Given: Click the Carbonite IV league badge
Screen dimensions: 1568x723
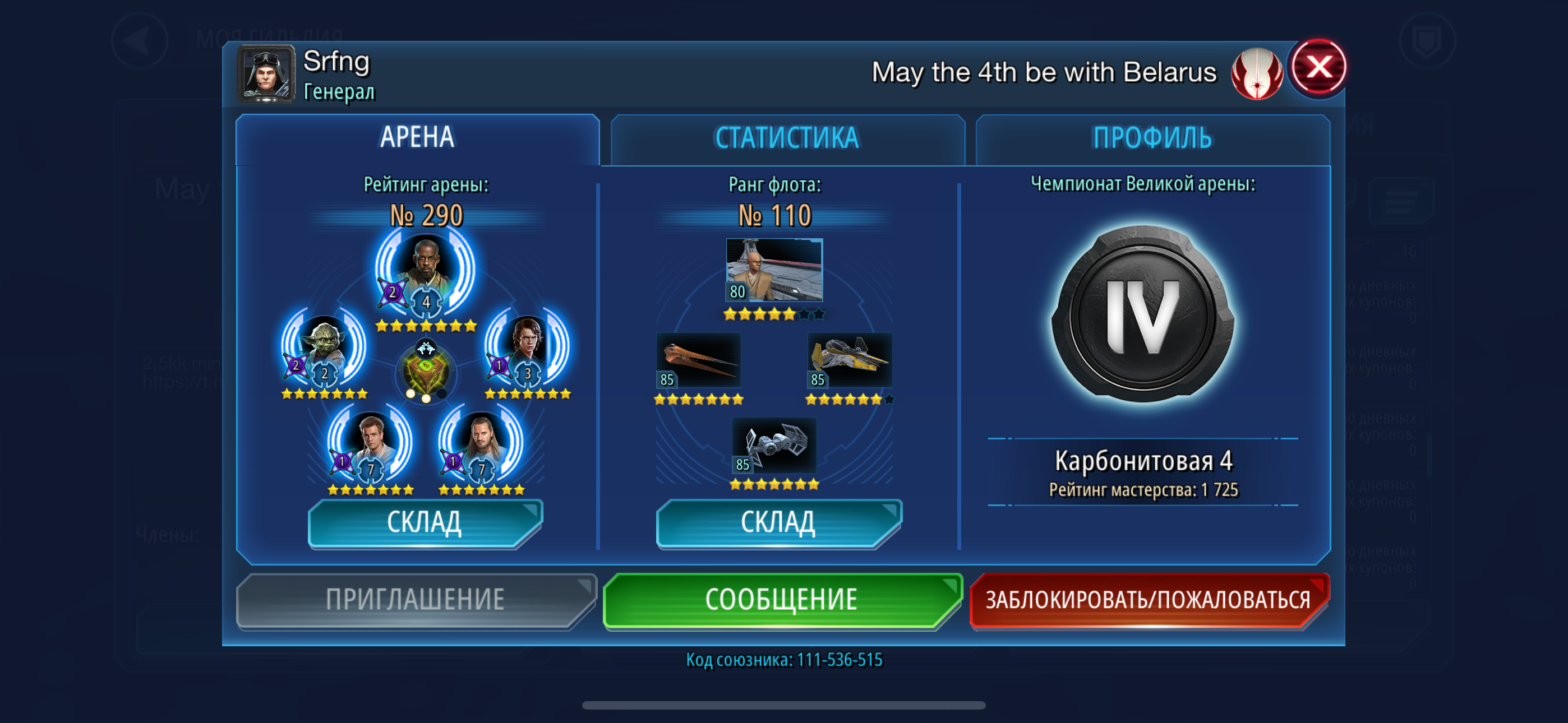Looking at the screenshot, I should [1142, 317].
